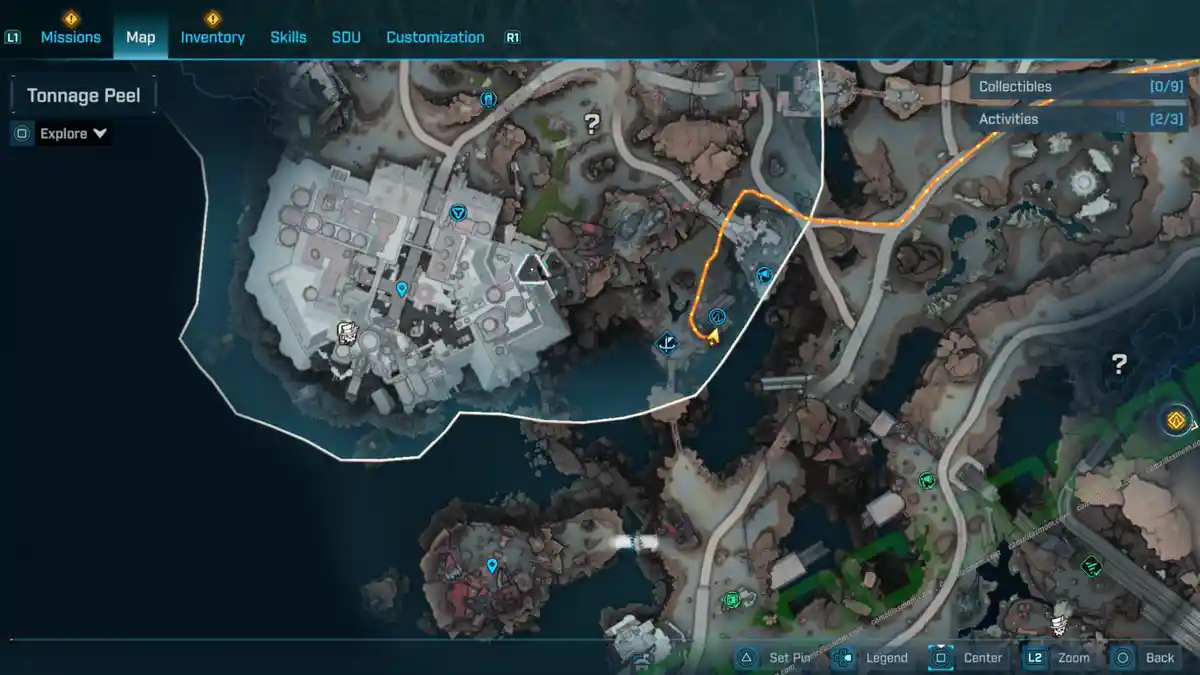
Task: Switch to the Customization tab
Action: point(435,37)
